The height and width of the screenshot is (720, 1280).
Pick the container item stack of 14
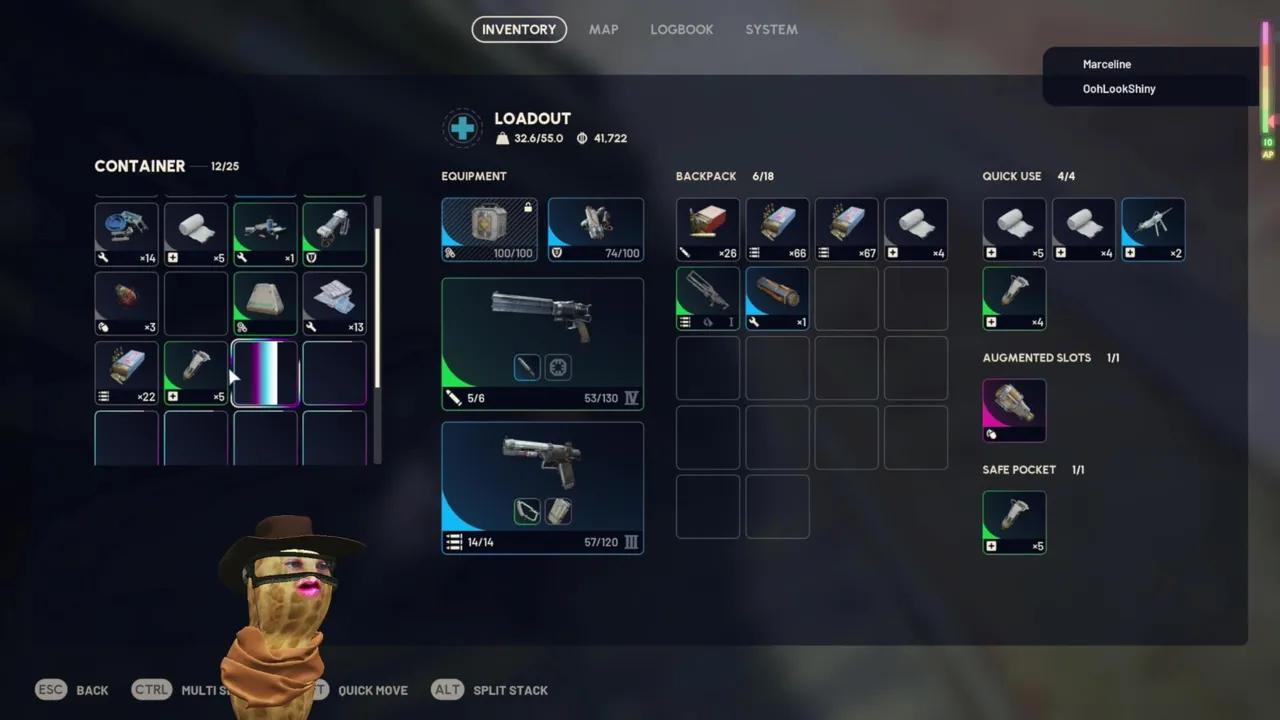click(126, 234)
